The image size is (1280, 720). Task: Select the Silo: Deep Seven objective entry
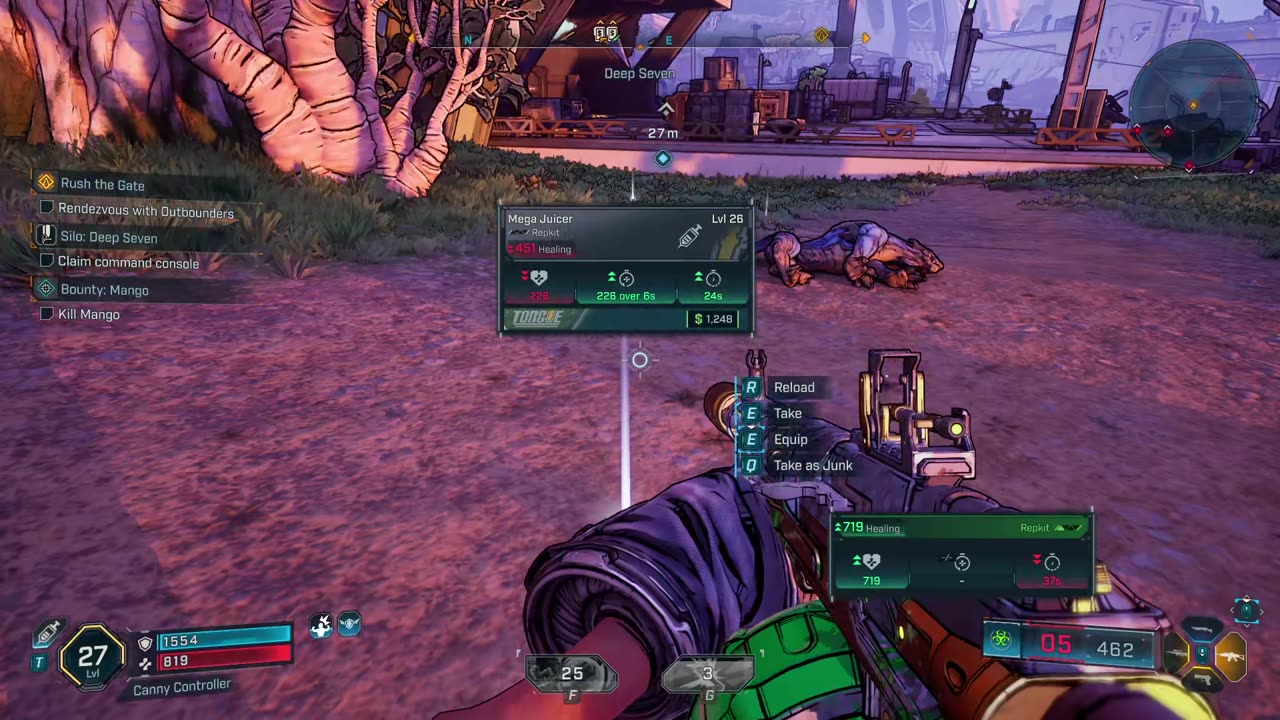108,237
